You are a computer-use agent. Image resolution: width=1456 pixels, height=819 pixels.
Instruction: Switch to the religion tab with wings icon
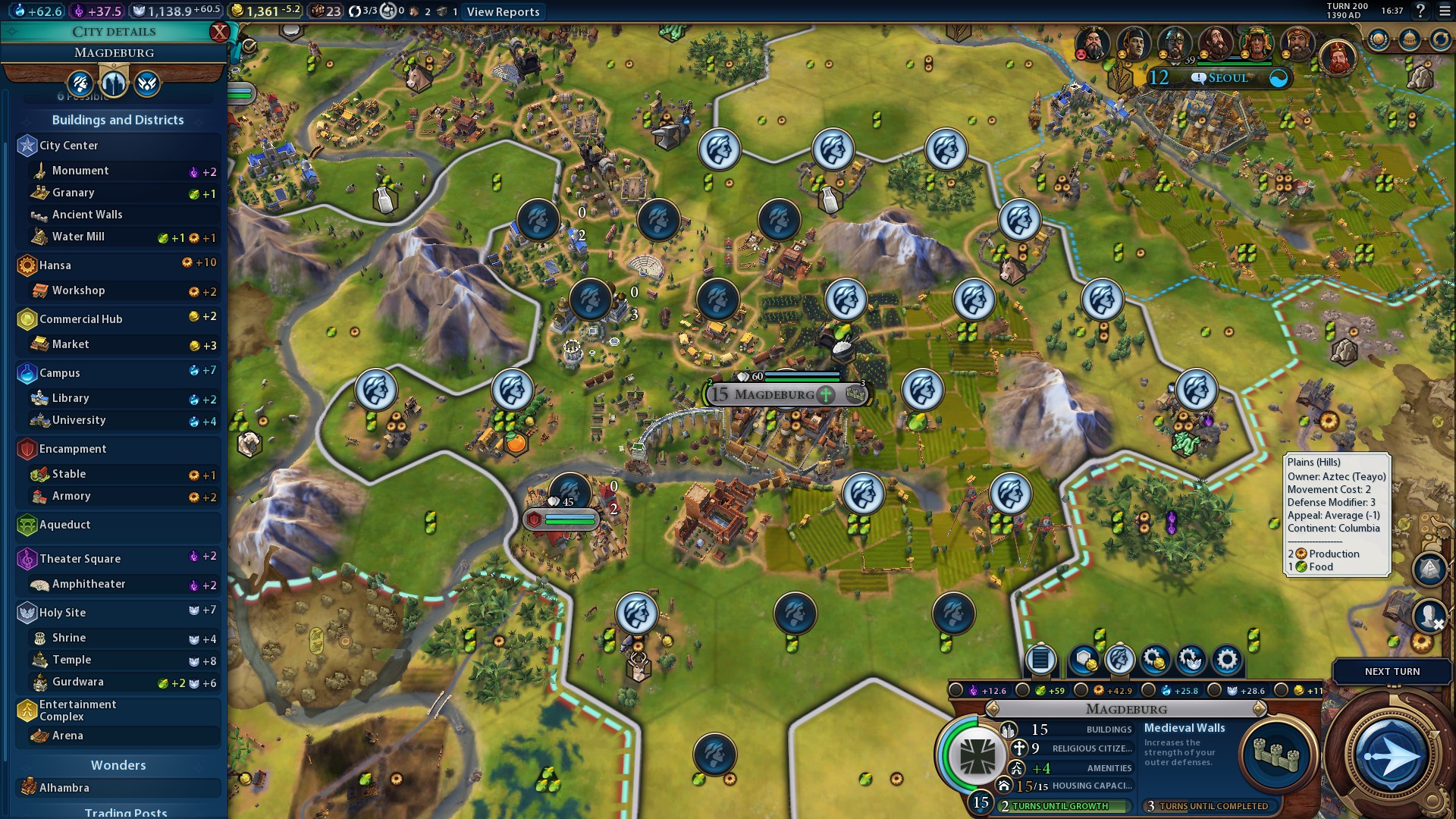pyautogui.click(x=147, y=83)
